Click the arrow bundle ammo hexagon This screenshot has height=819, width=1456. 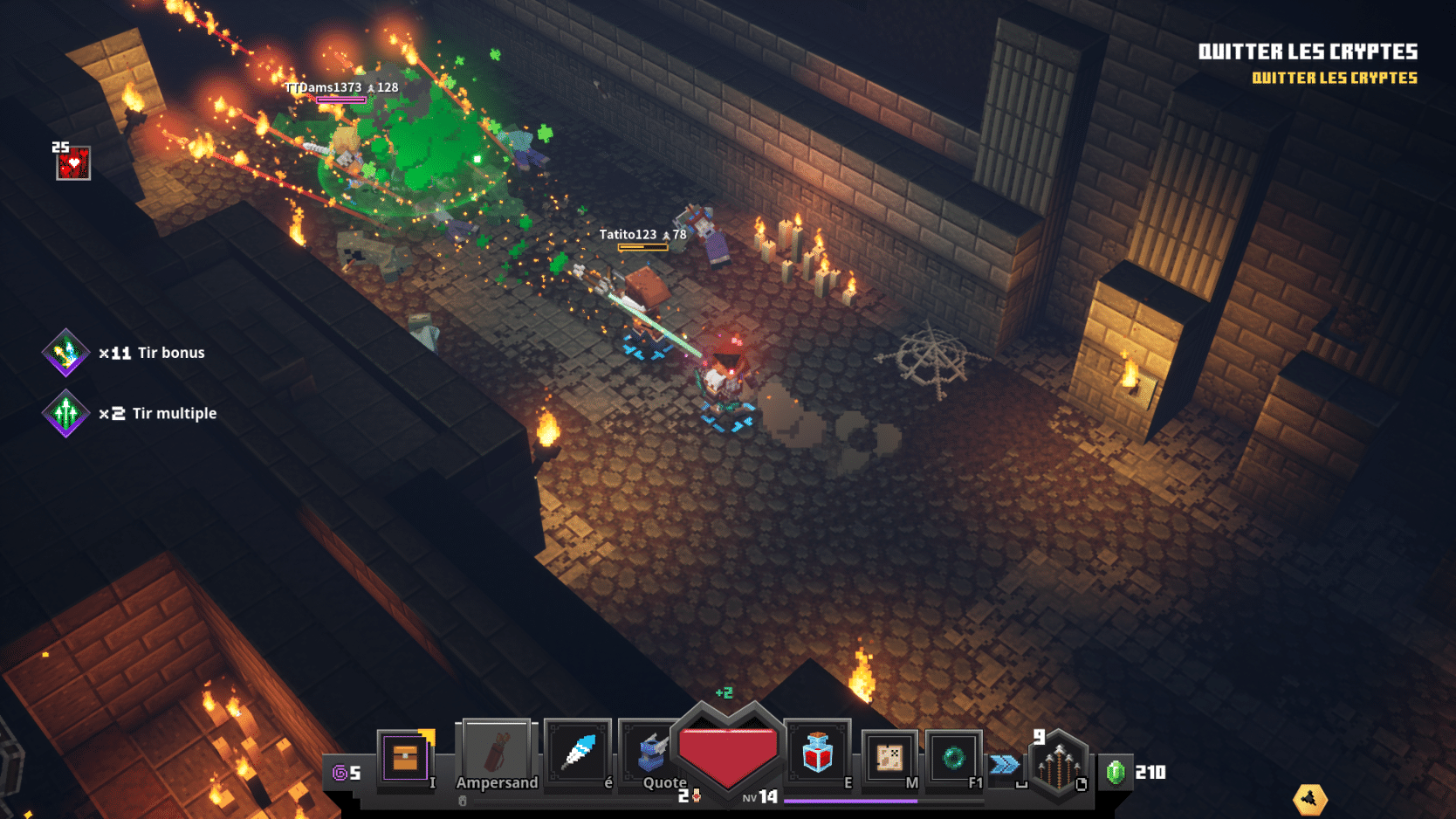tap(1058, 765)
